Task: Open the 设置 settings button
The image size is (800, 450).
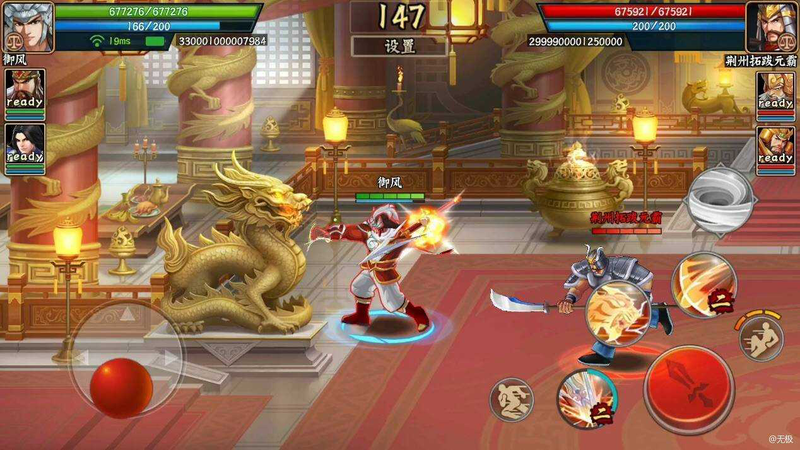Action: click(x=400, y=46)
